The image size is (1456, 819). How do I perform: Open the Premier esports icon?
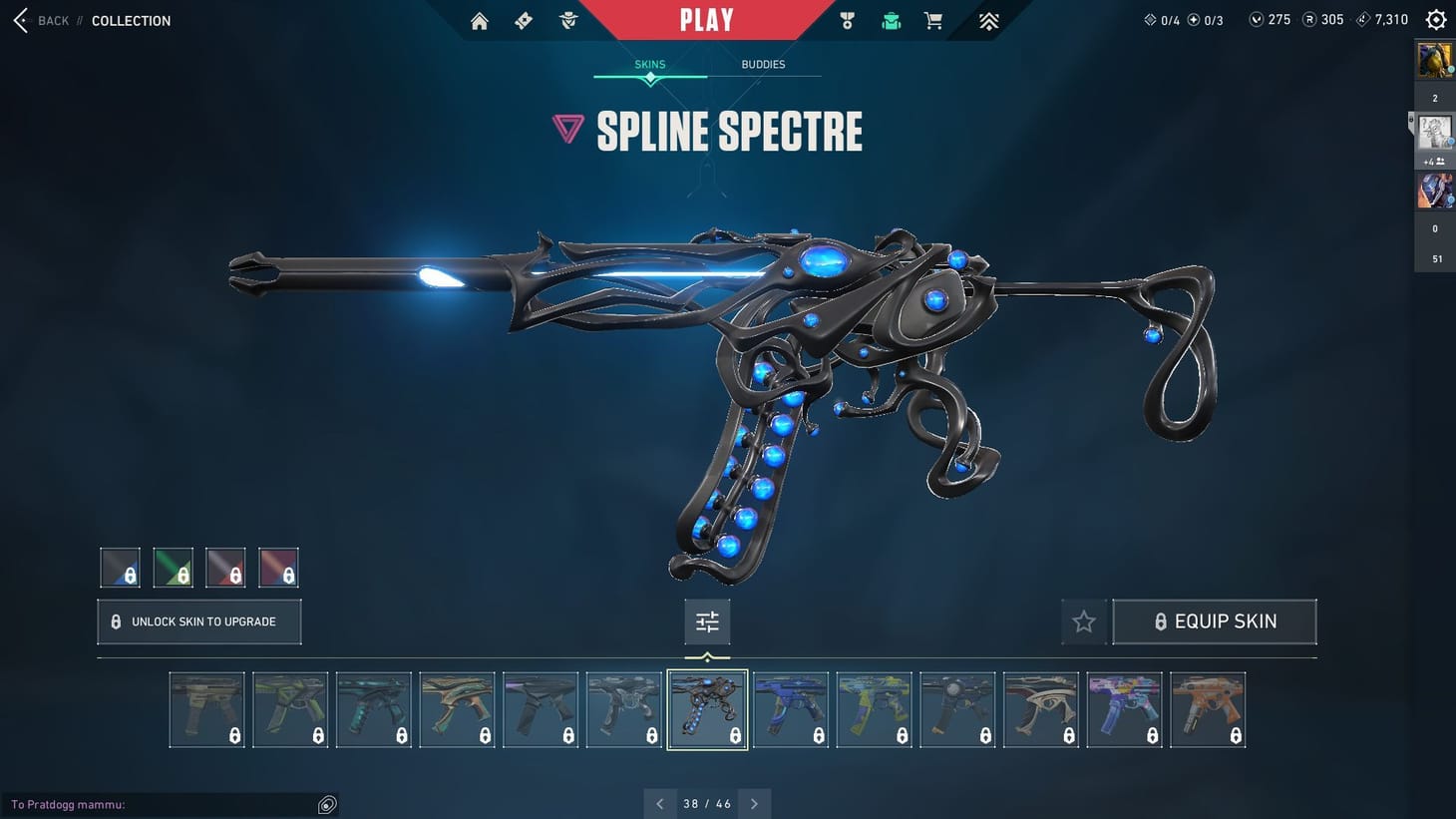(x=987, y=20)
